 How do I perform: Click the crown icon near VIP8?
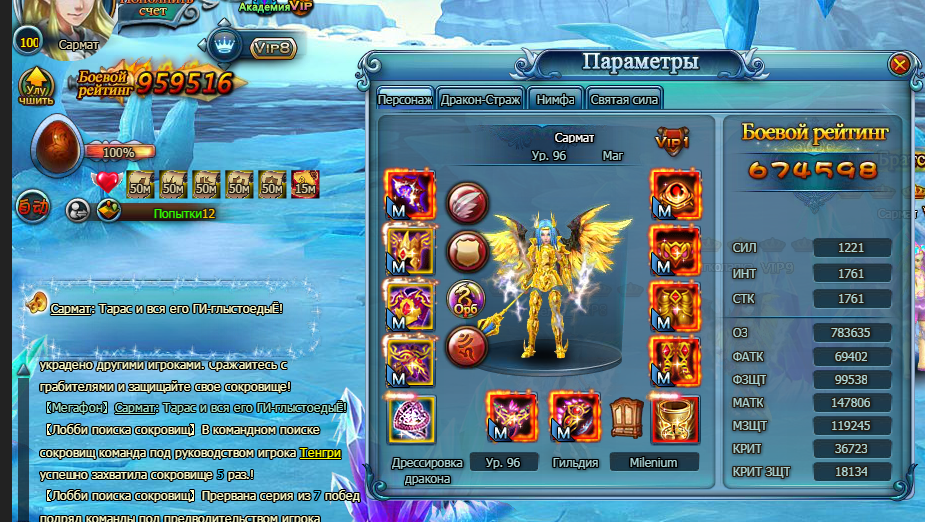click(x=226, y=46)
